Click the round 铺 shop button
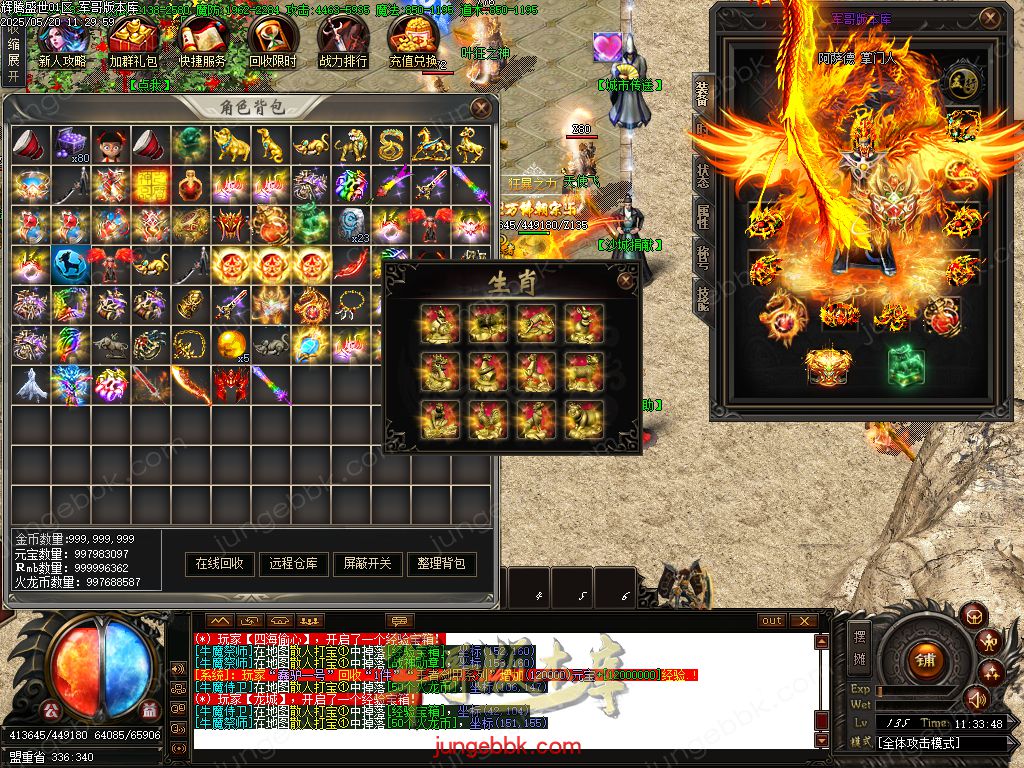This screenshot has height=768, width=1024. click(x=923, y=659)
